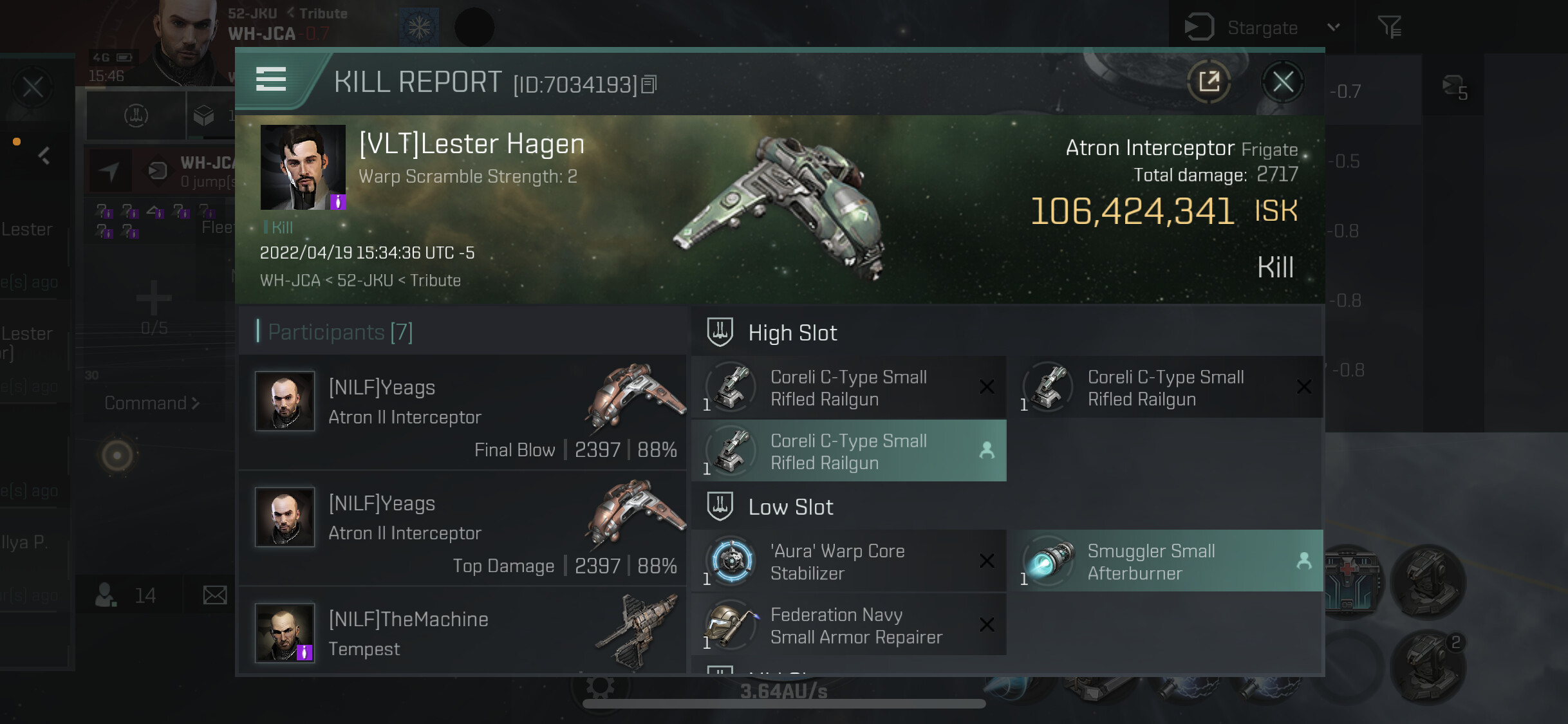The image size is (1568, 724).
Task: Open Lester Hagen's character portrait
Action: [303, 167]
